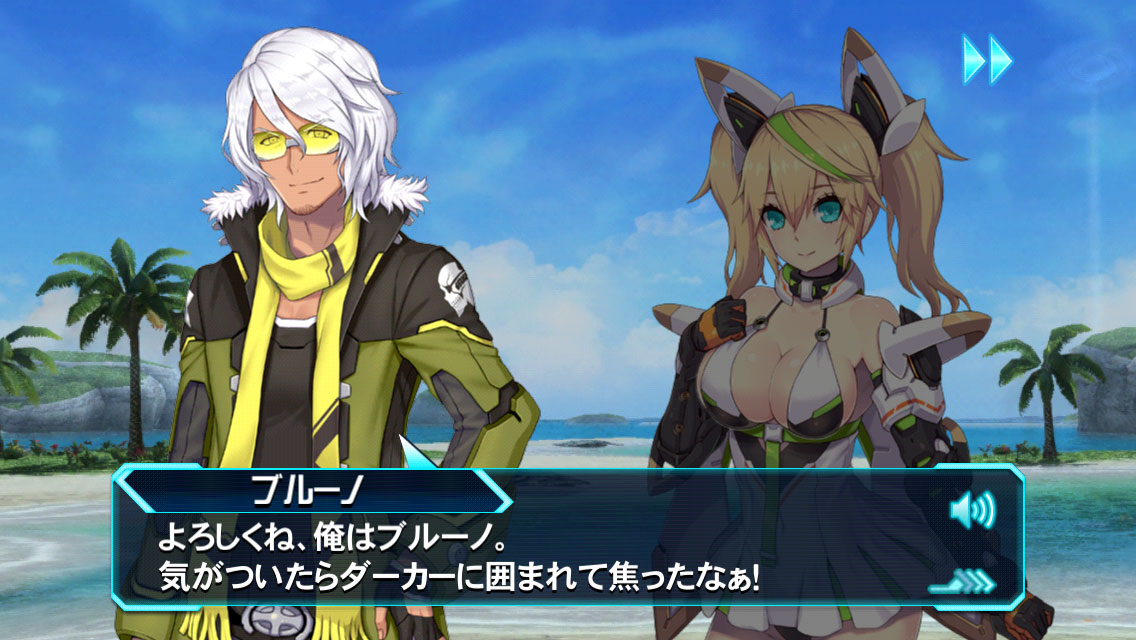Screen dimensions: 1136x640
Task: Toggle the speaker voice icon
Action: pos(972,512)
